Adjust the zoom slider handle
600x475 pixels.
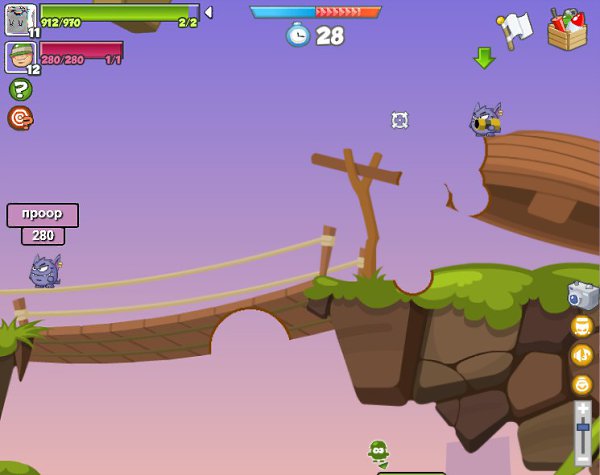tap(583, 428)
